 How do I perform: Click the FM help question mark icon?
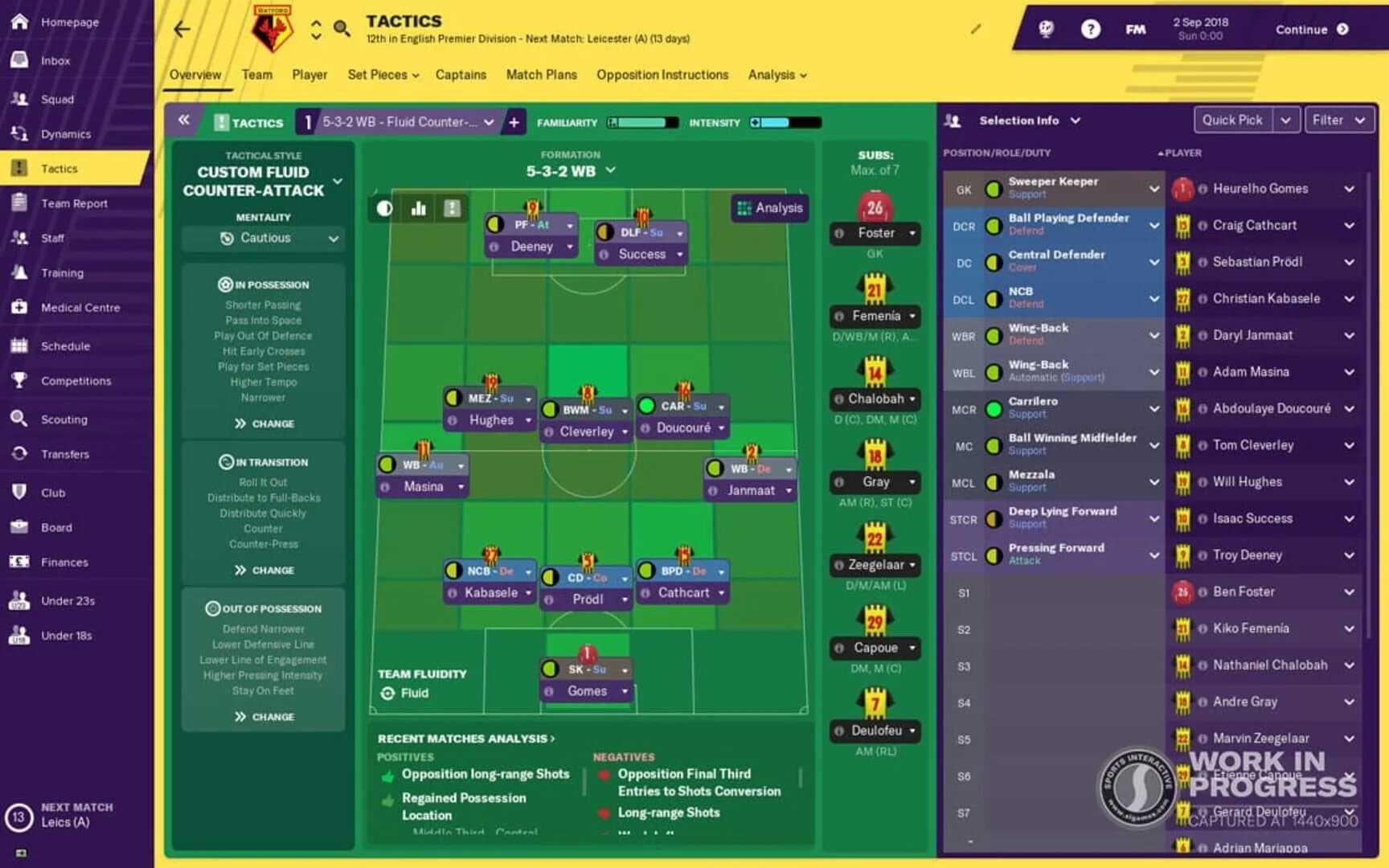pos(1091,29)
